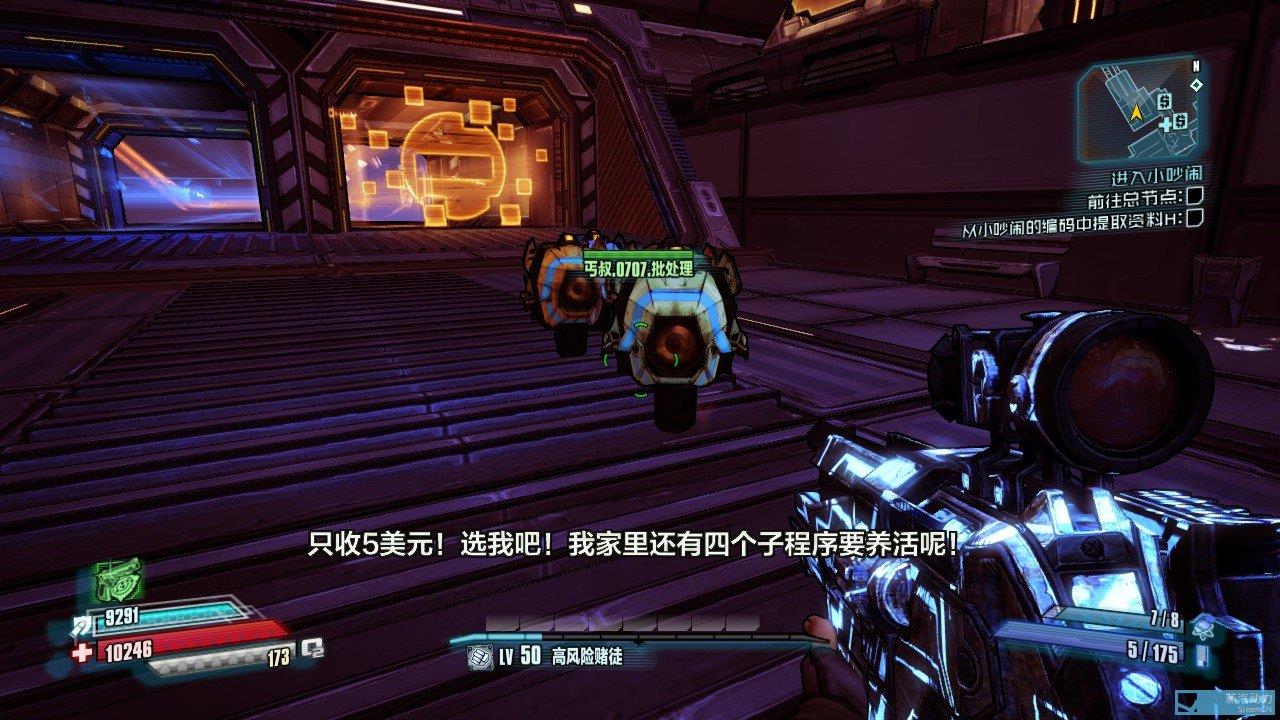Check the 前往总节点 objective checkbox

point(1195,197)
